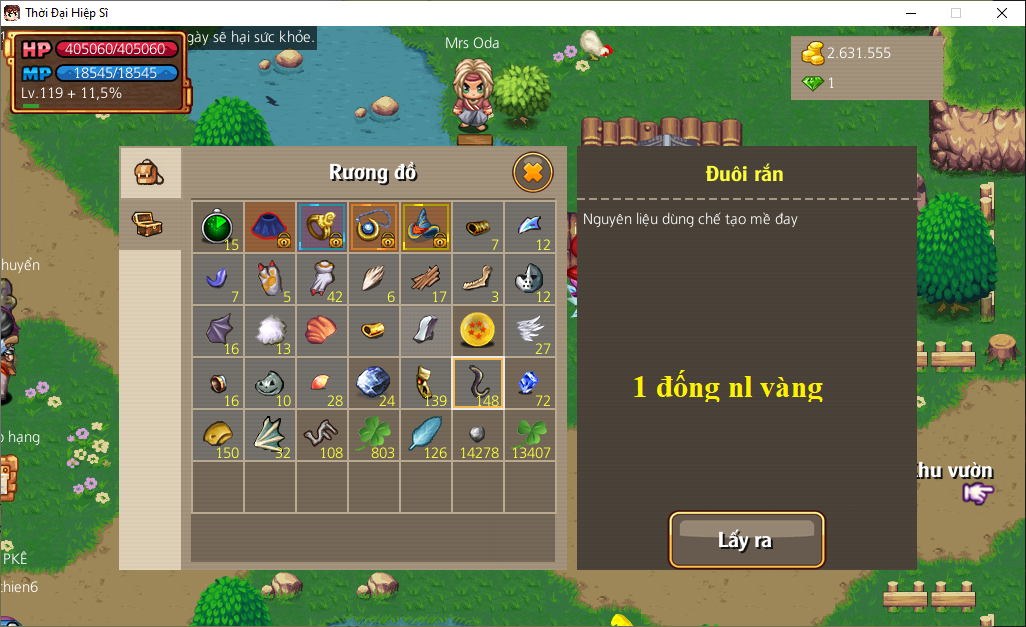The image size is (1026, 627).
Task: Pick the locked blue skirt item
Action: [270, 227]
